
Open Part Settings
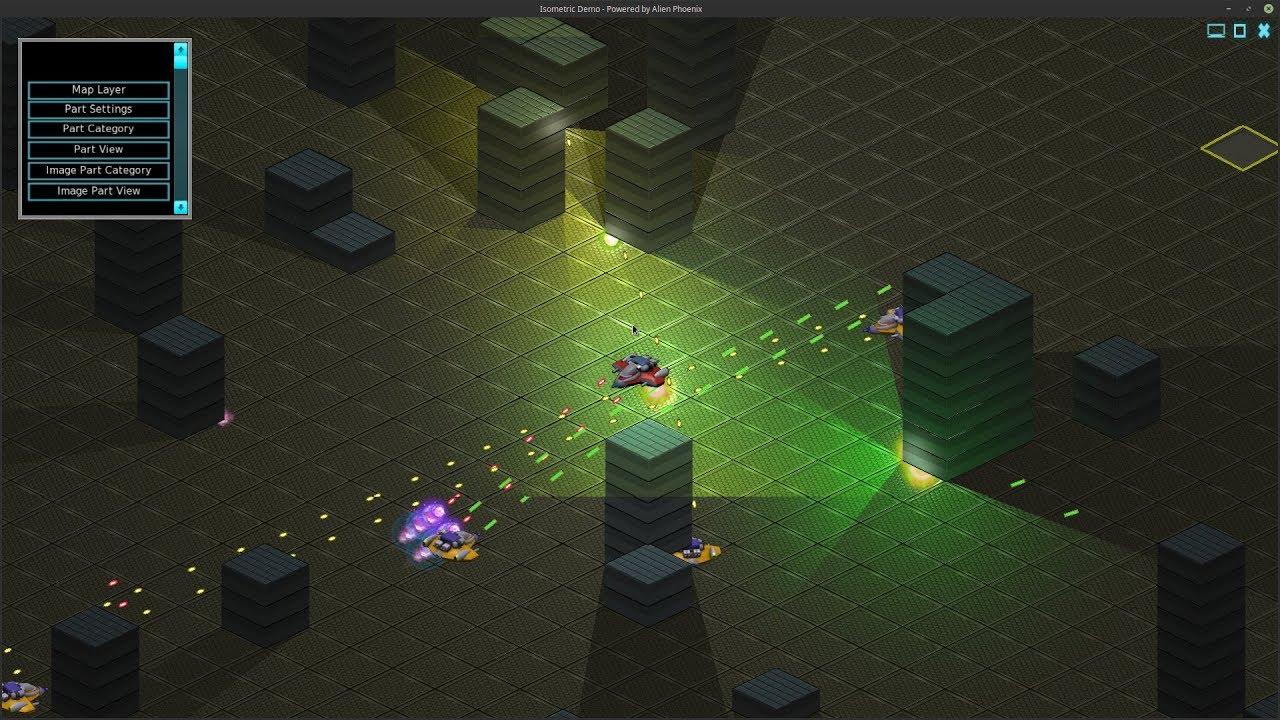point(98,109)
